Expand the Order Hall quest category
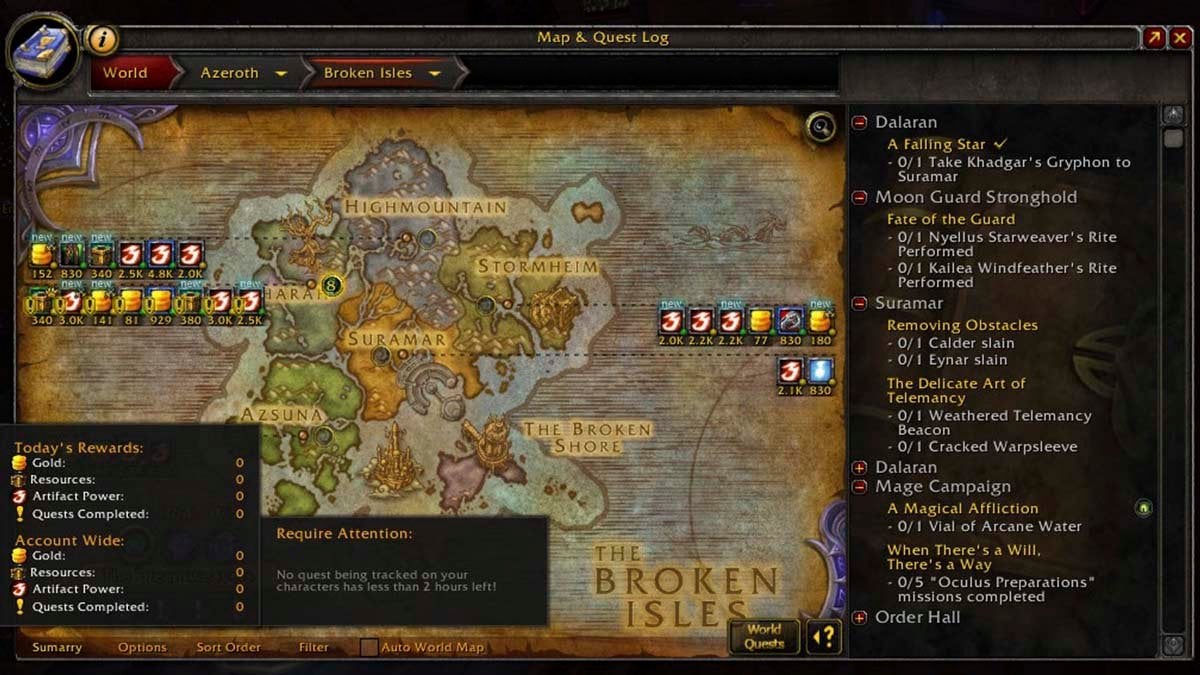The width and height of the screenshot is (1200, 675). point(859,618)
